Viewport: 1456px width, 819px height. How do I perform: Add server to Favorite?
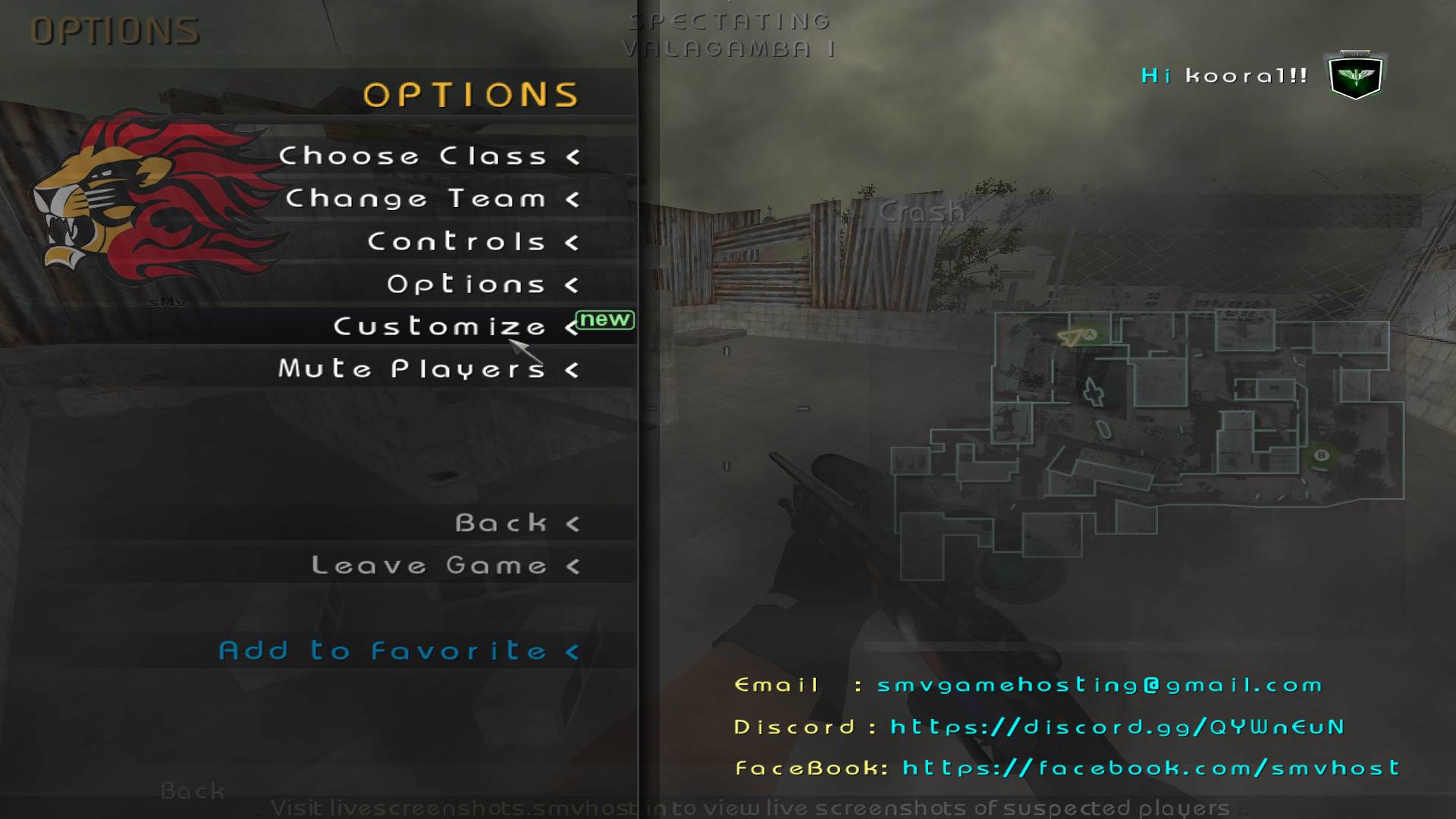pos(383,651)
